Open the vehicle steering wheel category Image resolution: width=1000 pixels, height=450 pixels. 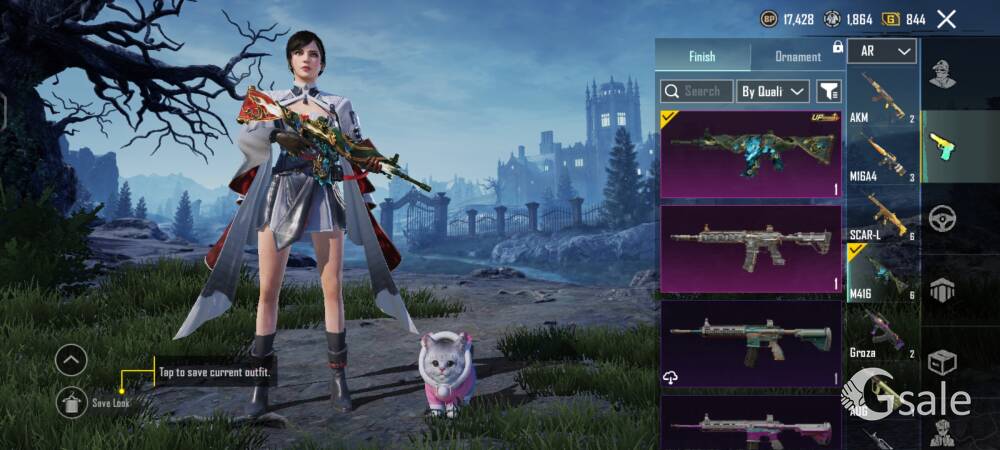point(942,218)
